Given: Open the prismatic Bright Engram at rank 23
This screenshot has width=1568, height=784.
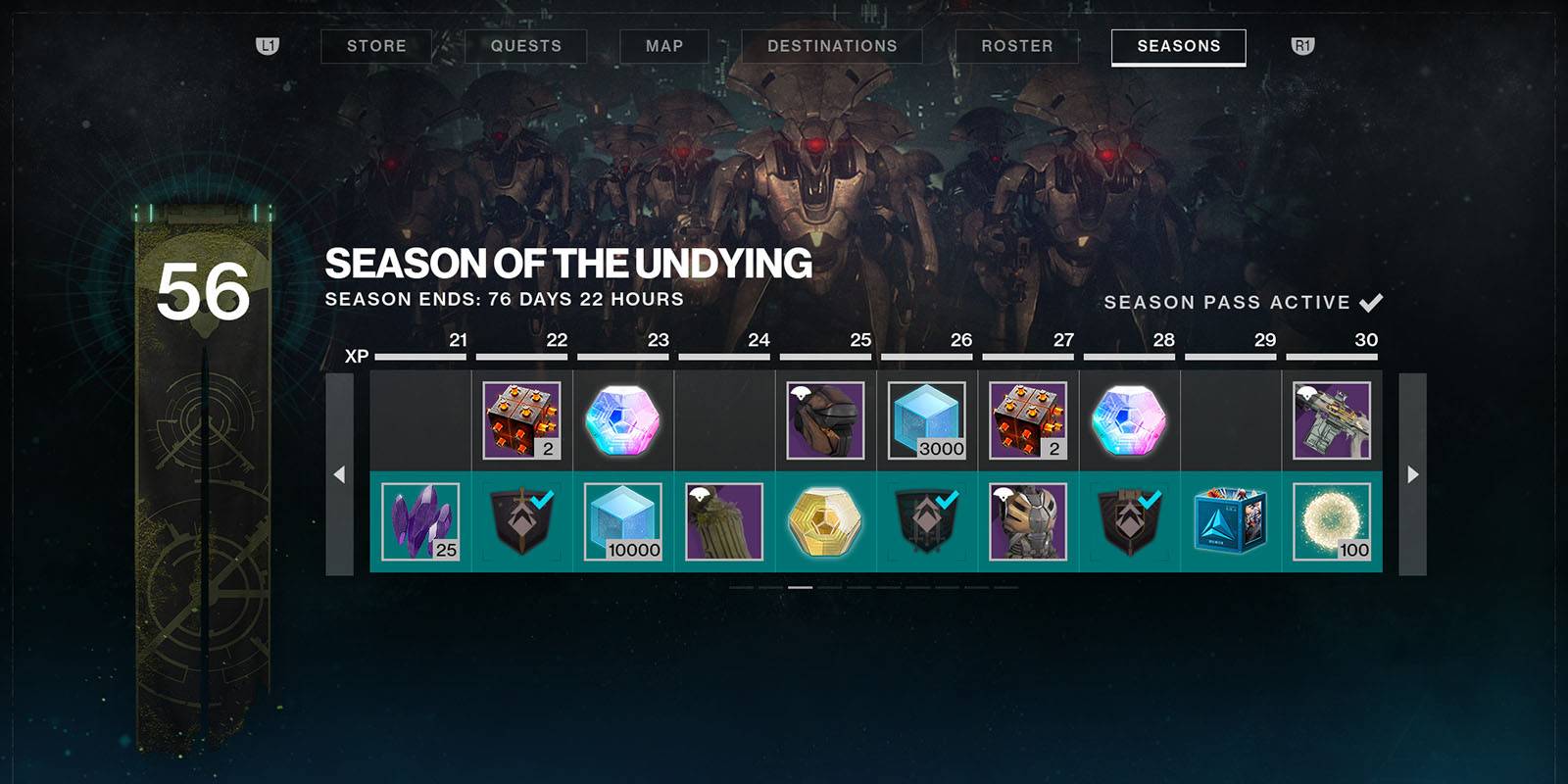Looking at the screenshot, I should click(x=621, y=419).
